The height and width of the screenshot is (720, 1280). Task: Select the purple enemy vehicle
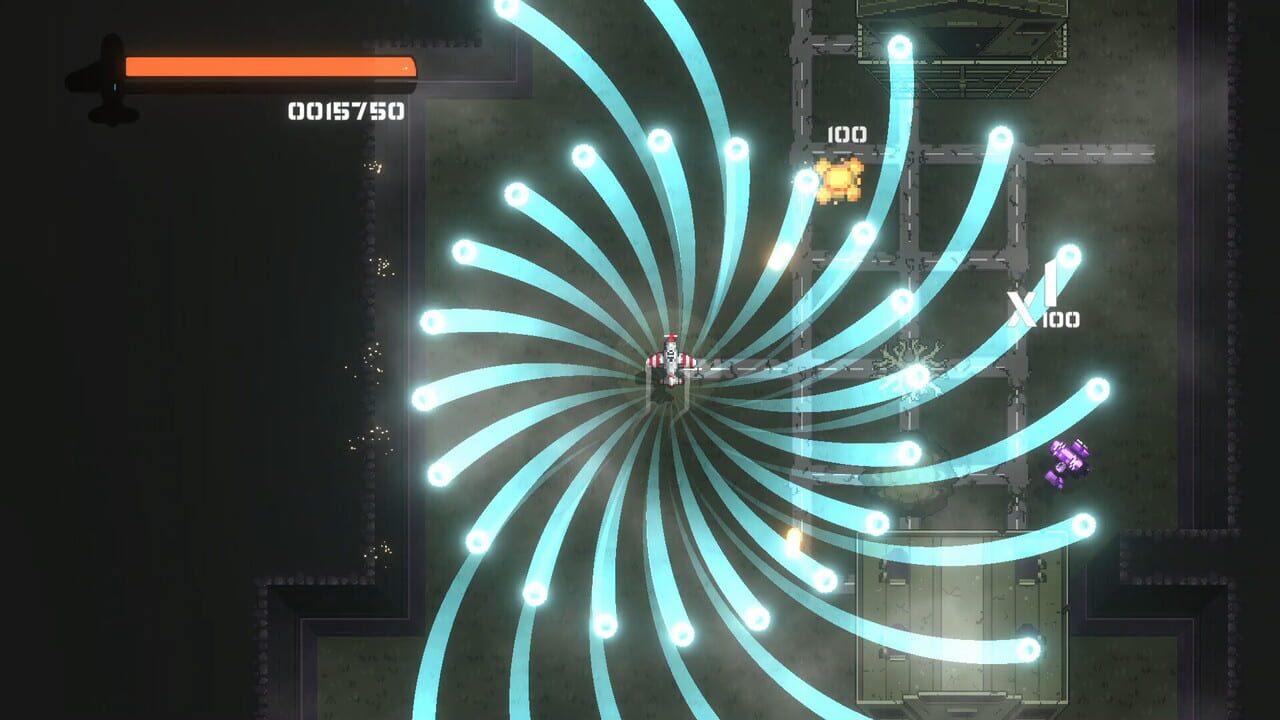click(1070, 460)
